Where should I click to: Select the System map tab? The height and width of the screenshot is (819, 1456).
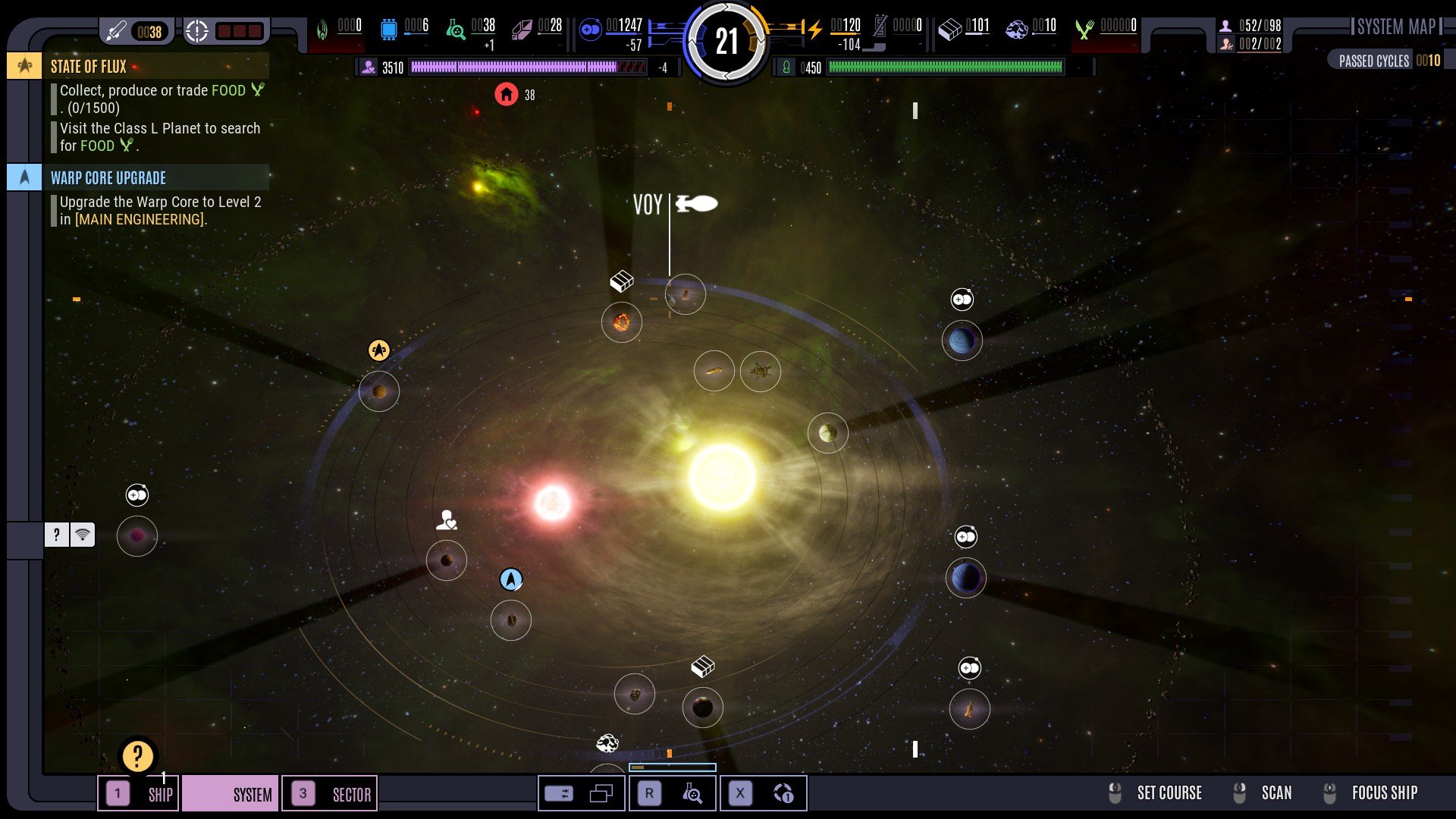click(x=231, y=794)
